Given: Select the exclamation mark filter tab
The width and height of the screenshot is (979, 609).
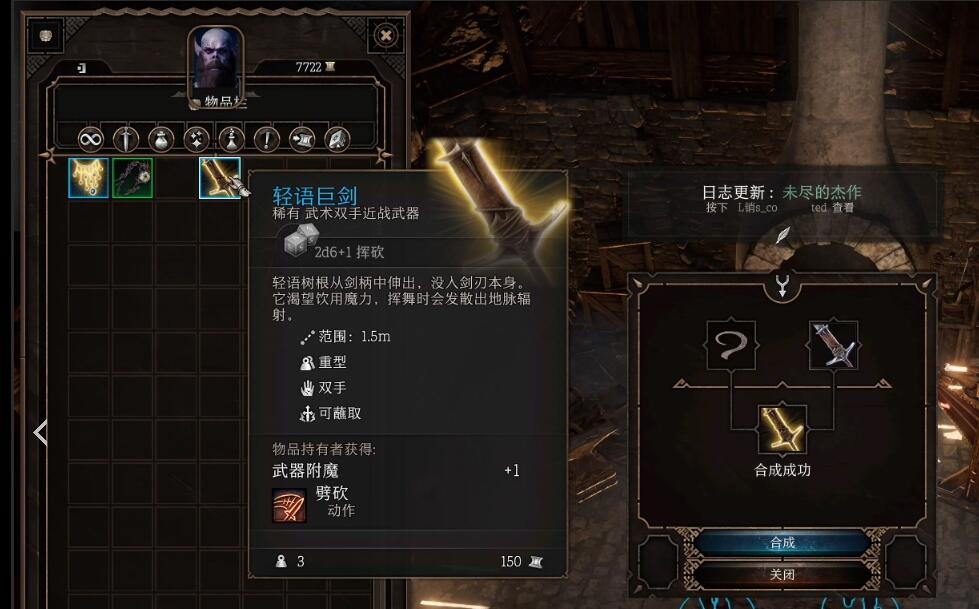Looking at the screenshot, I should pyautogui.click(x=266, y=138).
